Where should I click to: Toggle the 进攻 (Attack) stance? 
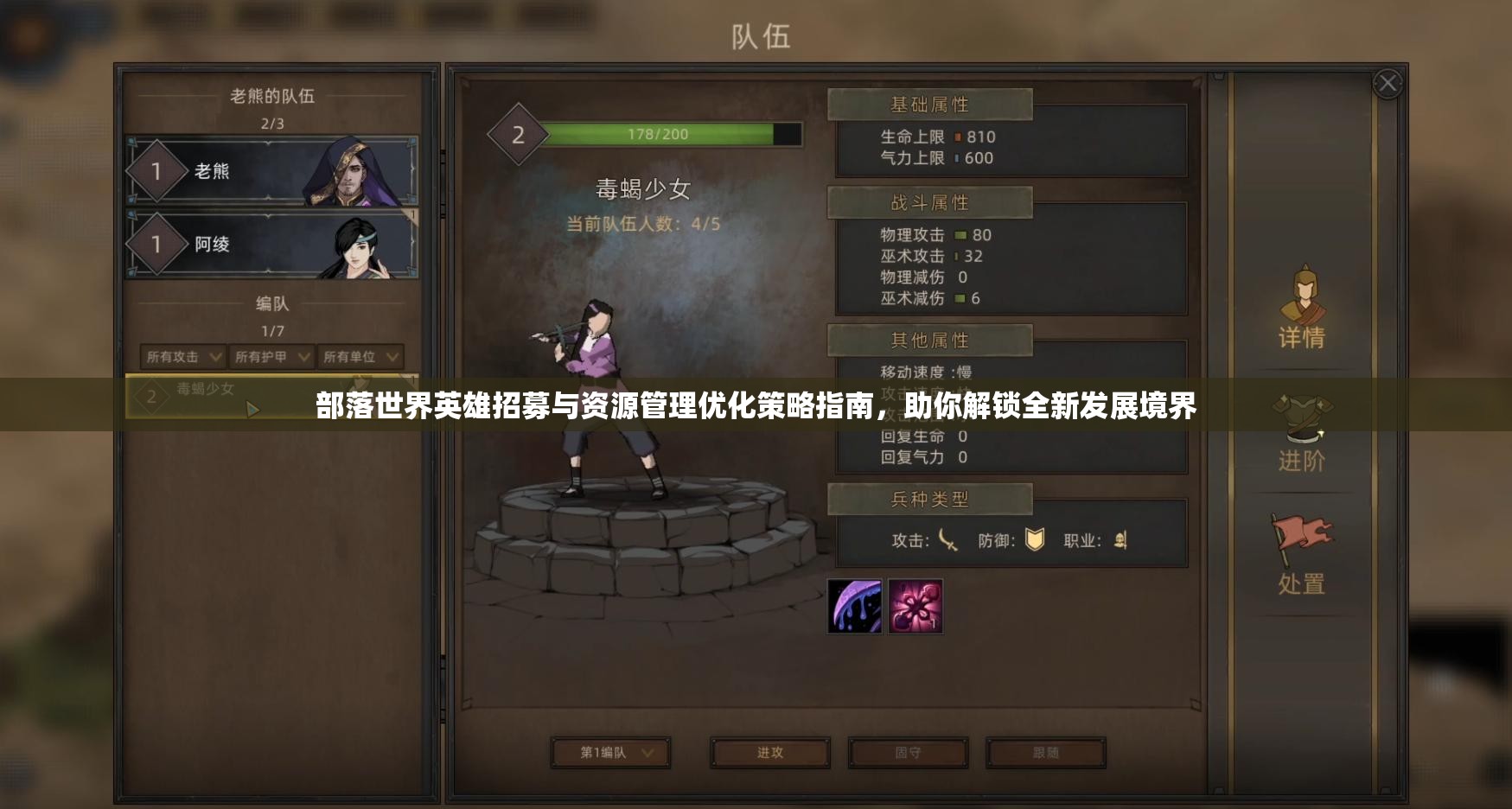[769, 752]
